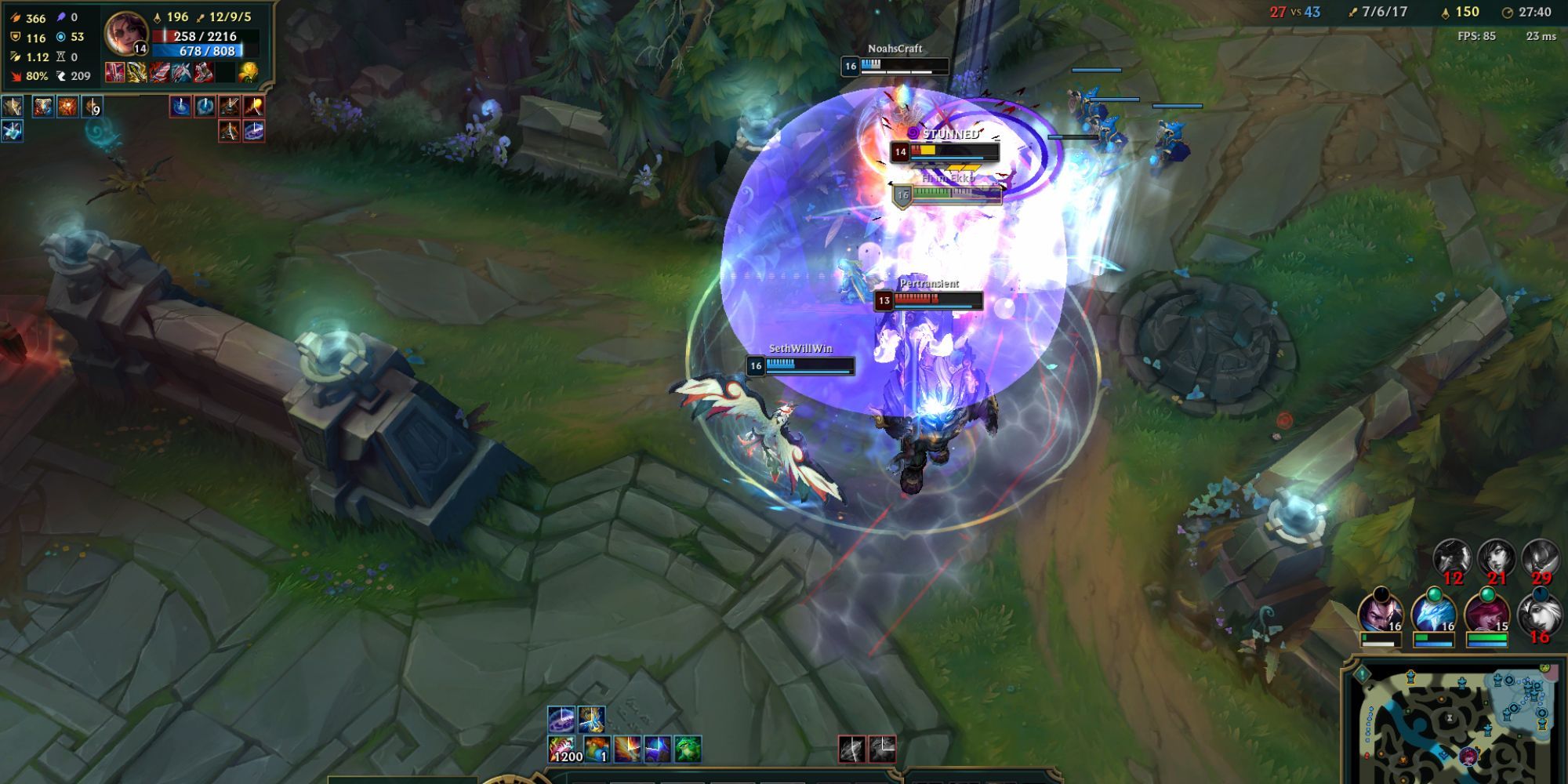
Task: Click the grayed cooldown ability icon at bottom right of the ability bar
Action: [x=882, y=747]
